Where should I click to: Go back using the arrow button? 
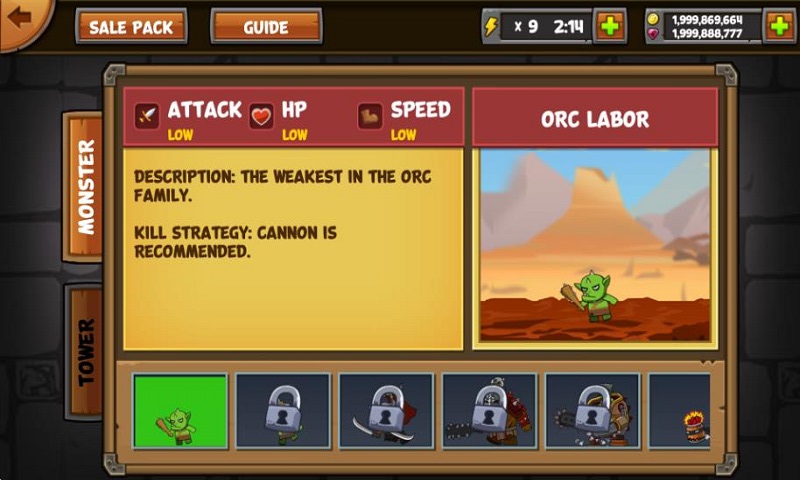(x=20, y=18)
